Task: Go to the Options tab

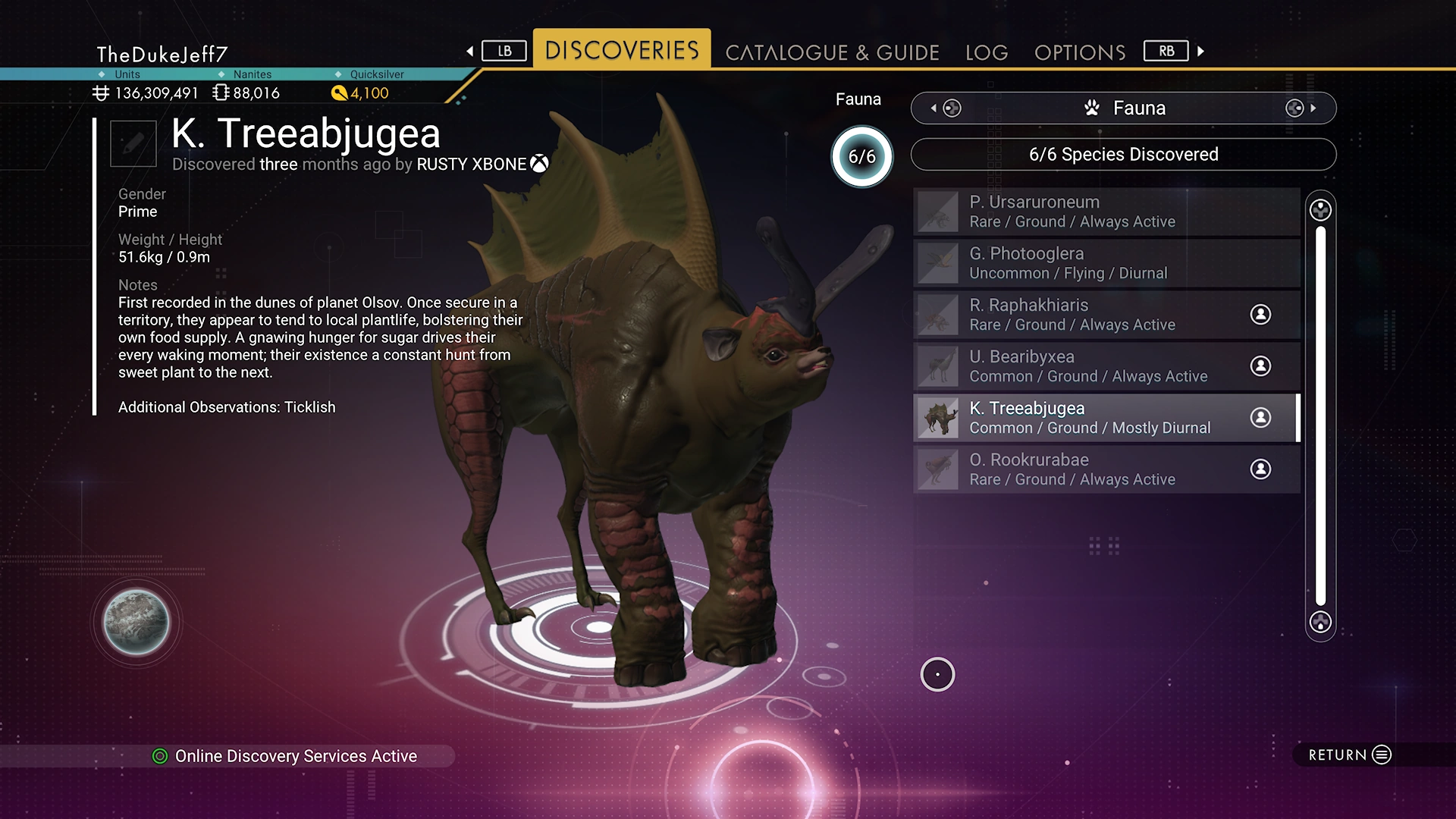Action: coord(1080,52)
